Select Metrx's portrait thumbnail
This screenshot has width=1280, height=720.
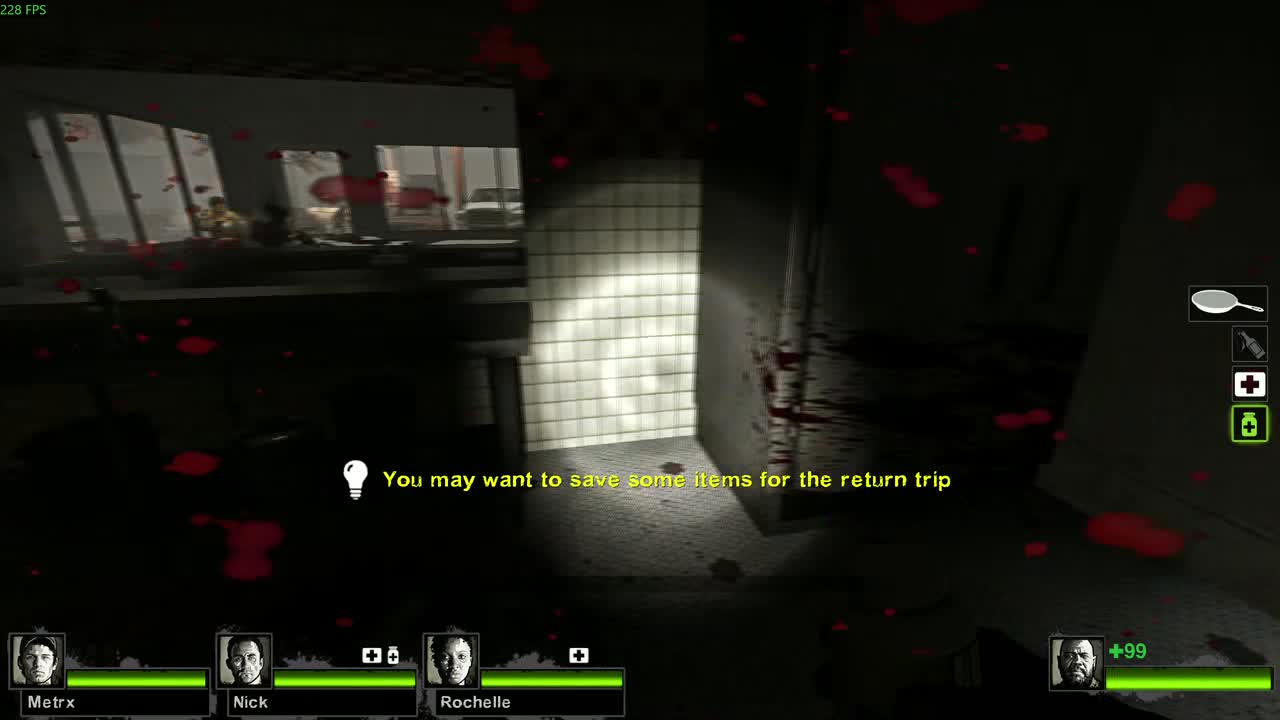coord(39,660)
